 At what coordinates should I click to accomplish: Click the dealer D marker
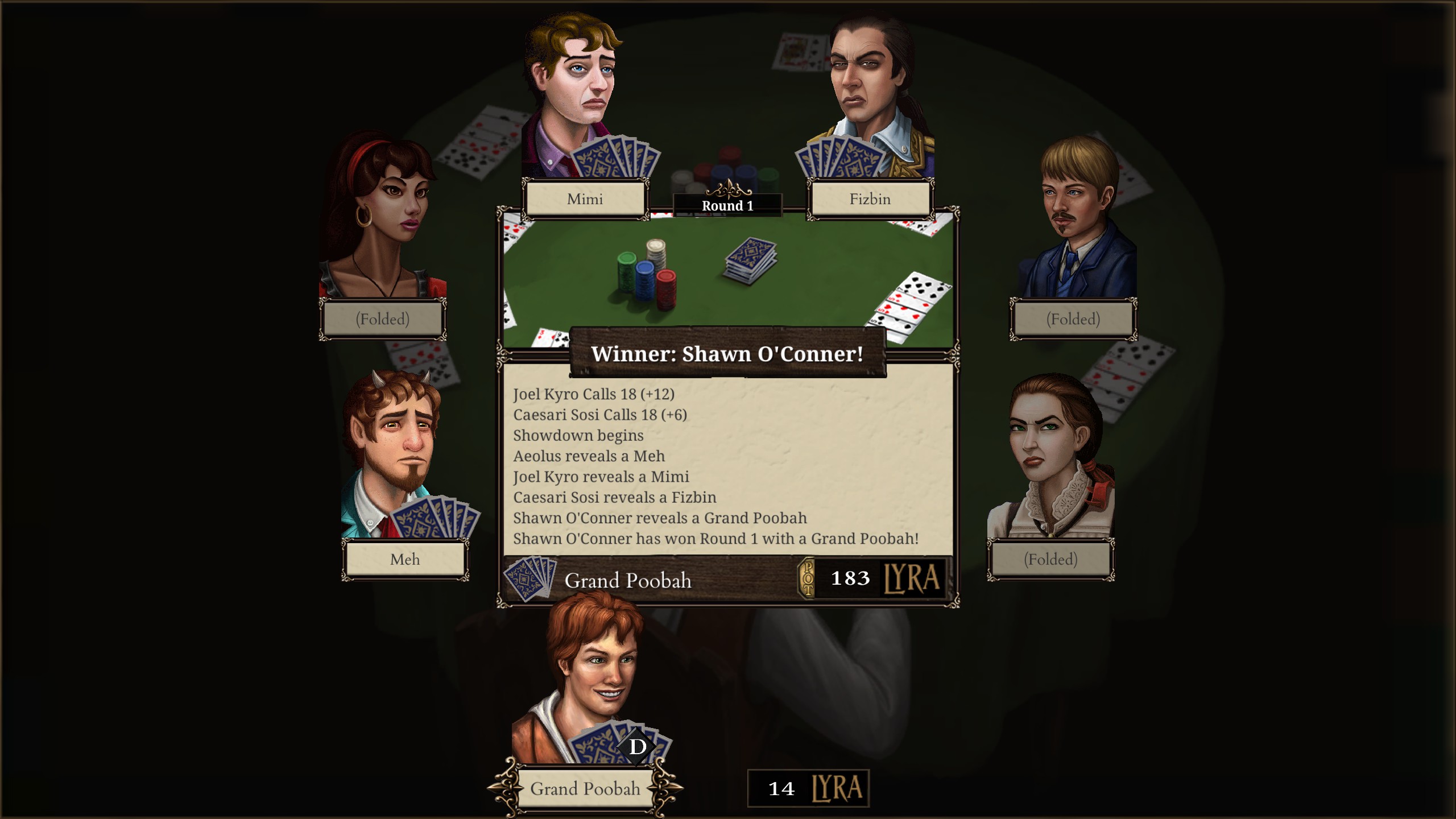tap(638, 747)
